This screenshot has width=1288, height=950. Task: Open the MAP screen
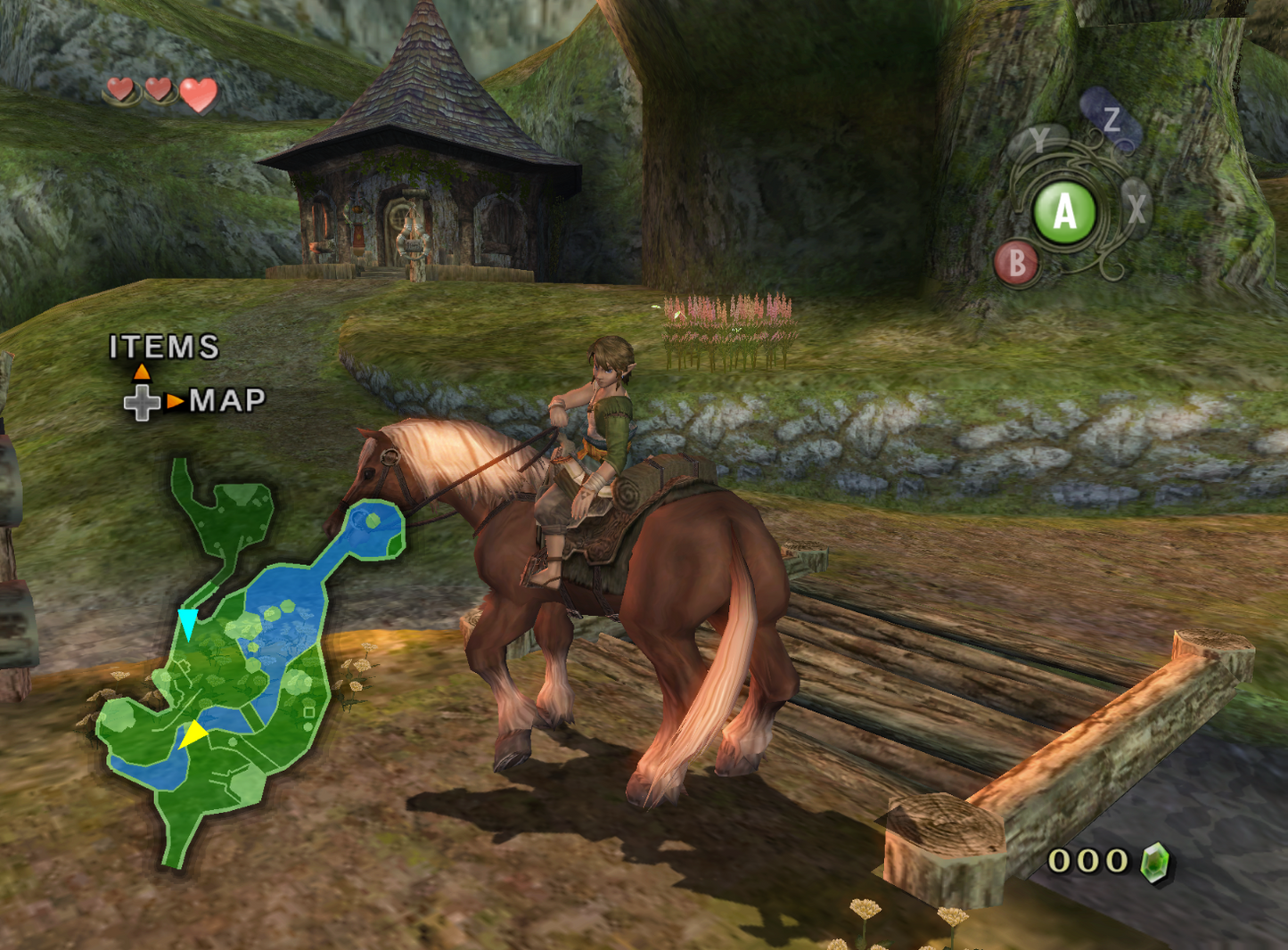tap(227, 401)
